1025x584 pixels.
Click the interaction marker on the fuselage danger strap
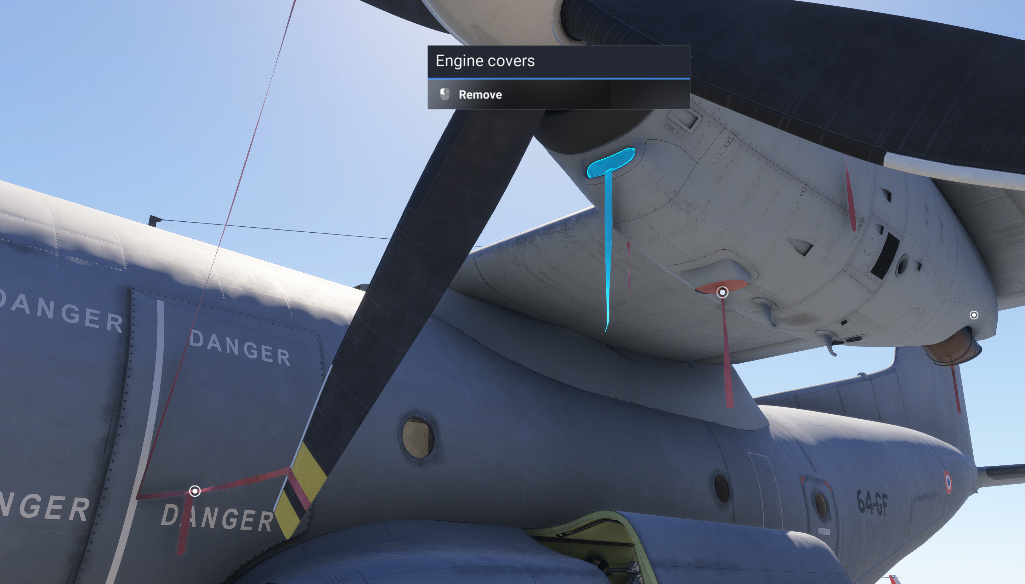pyautogui.click(x=195, y=491)
